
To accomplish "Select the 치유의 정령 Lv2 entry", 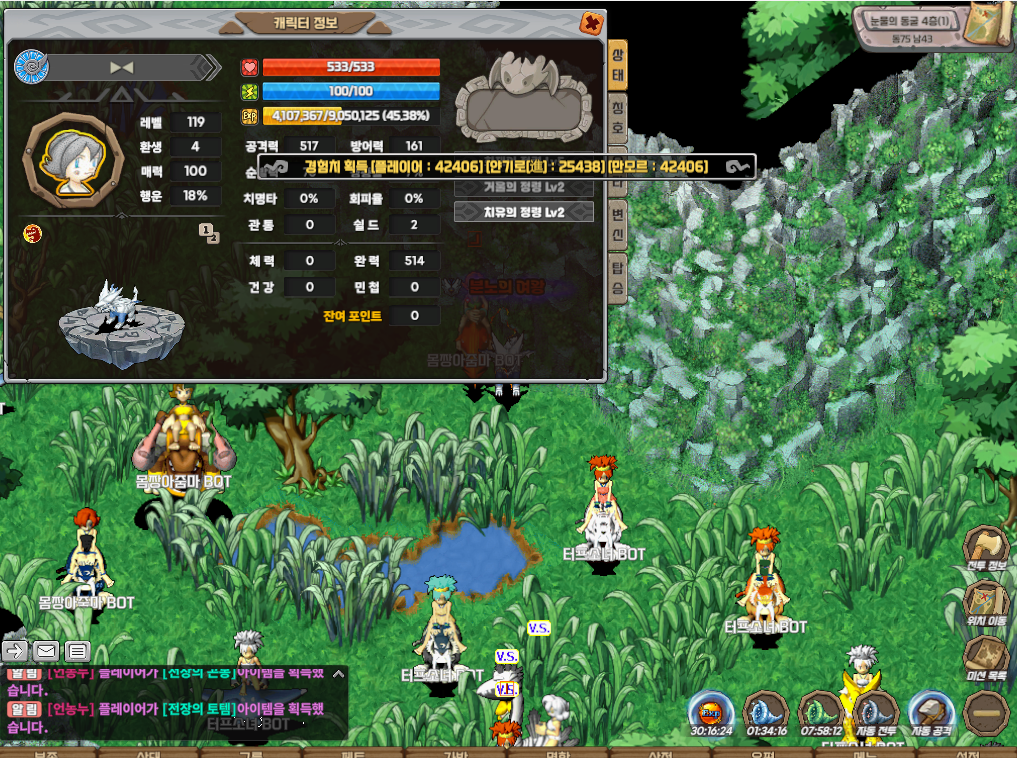I will (x=524, y=212).
